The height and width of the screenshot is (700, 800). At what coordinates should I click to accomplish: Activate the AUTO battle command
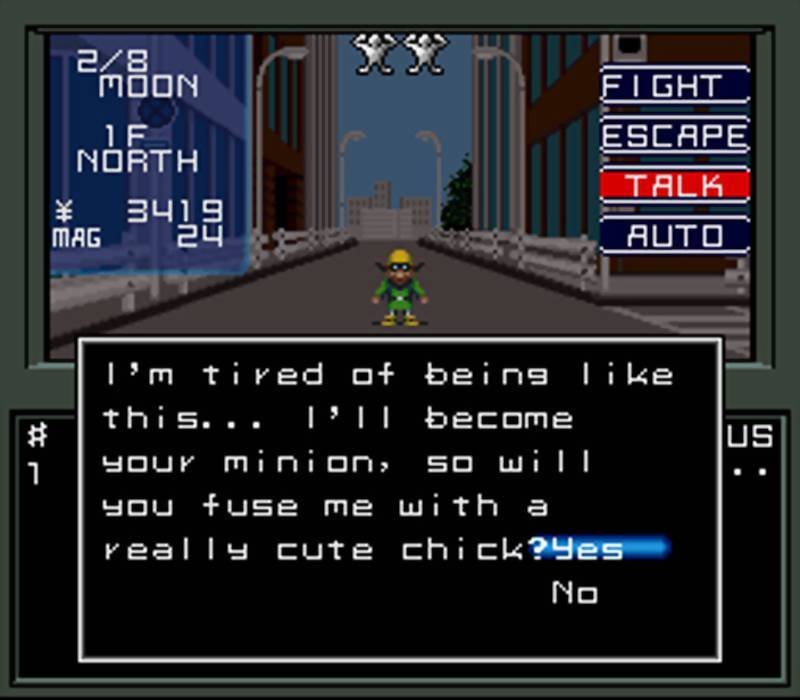675,236
